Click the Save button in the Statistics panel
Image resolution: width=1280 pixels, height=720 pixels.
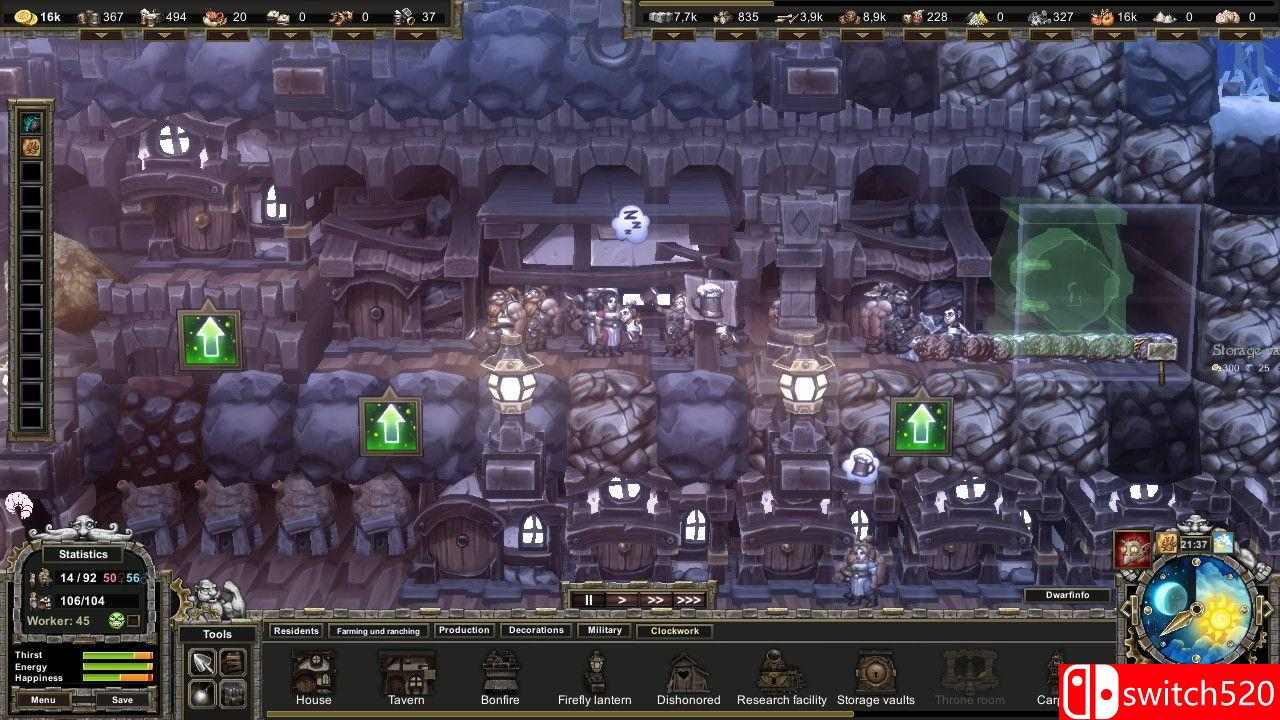123,699
